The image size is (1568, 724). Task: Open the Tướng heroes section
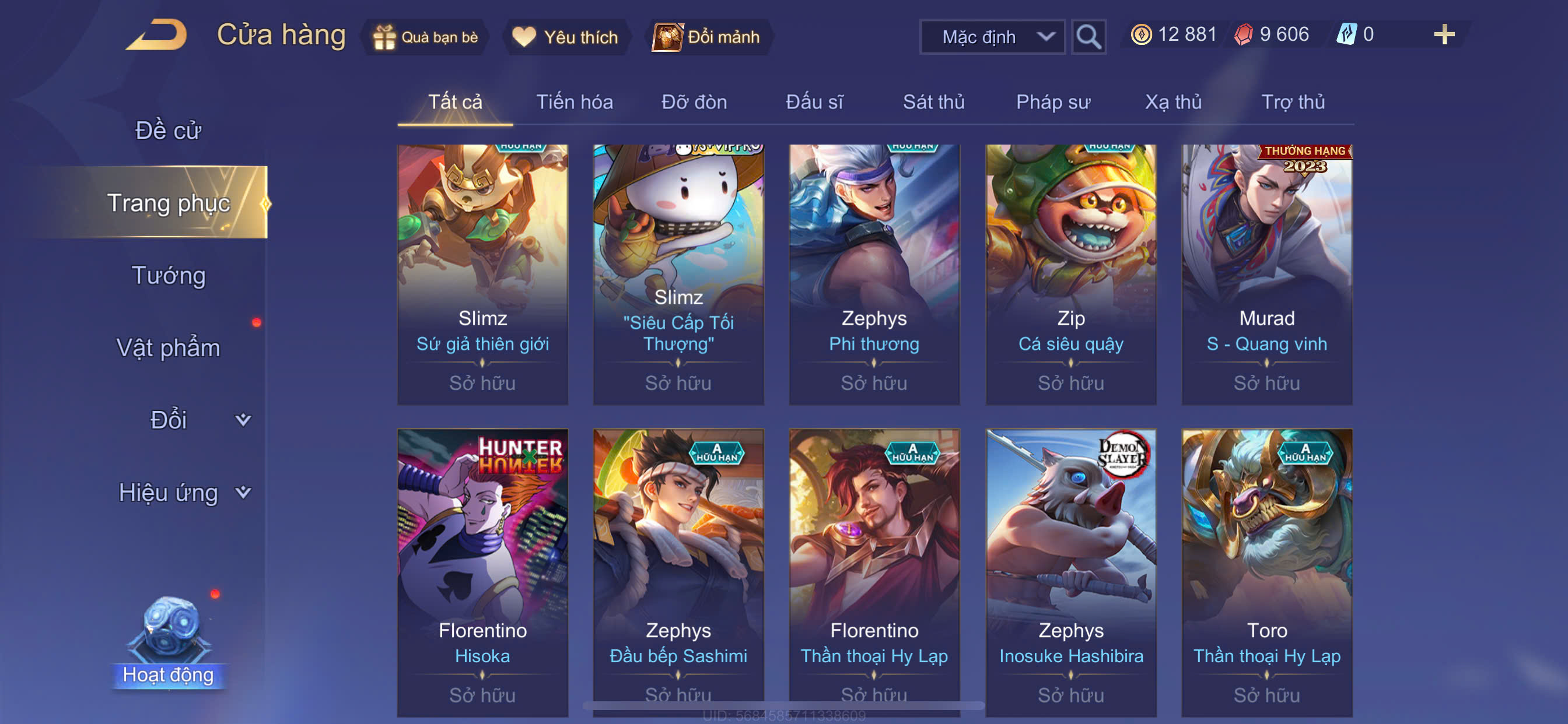pos(168,275)
